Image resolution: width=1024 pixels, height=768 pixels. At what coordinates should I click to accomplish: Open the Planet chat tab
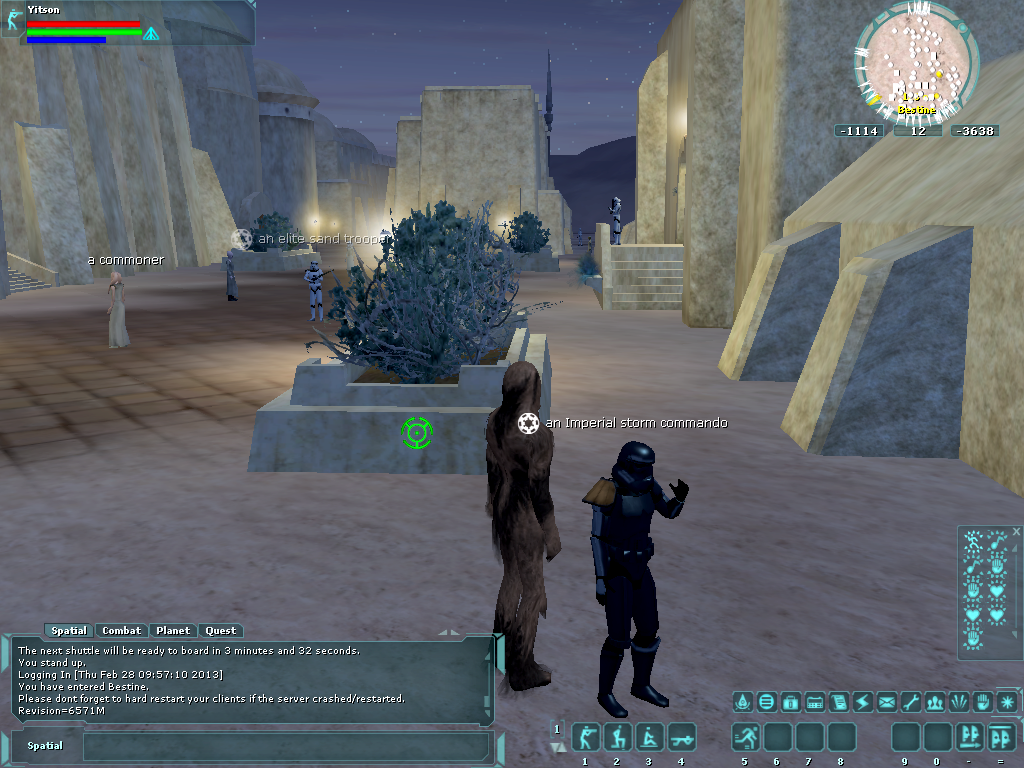tap(173, 631)
